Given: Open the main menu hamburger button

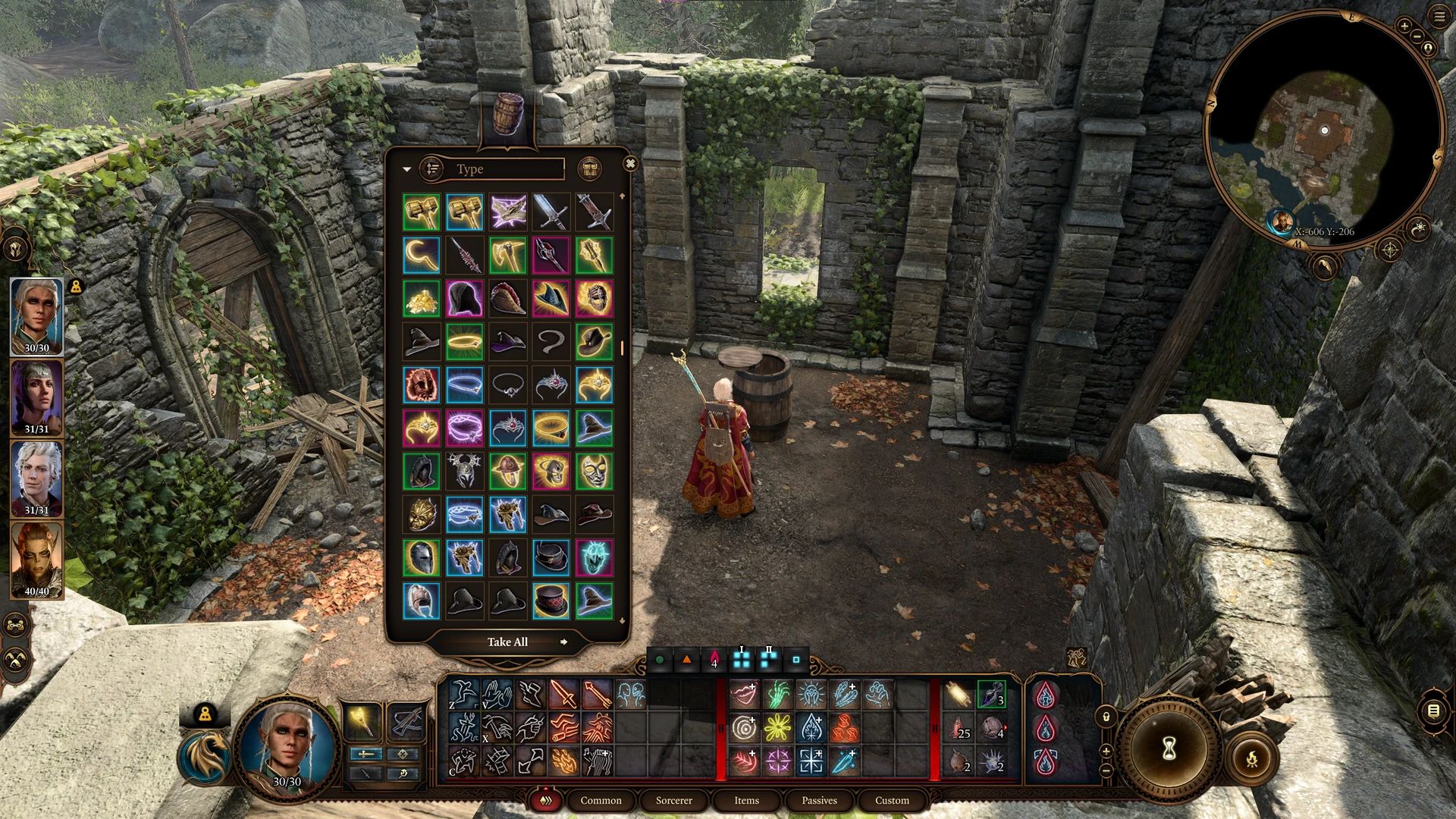Looking at the screenshot, I should [x=1439, y=17].
